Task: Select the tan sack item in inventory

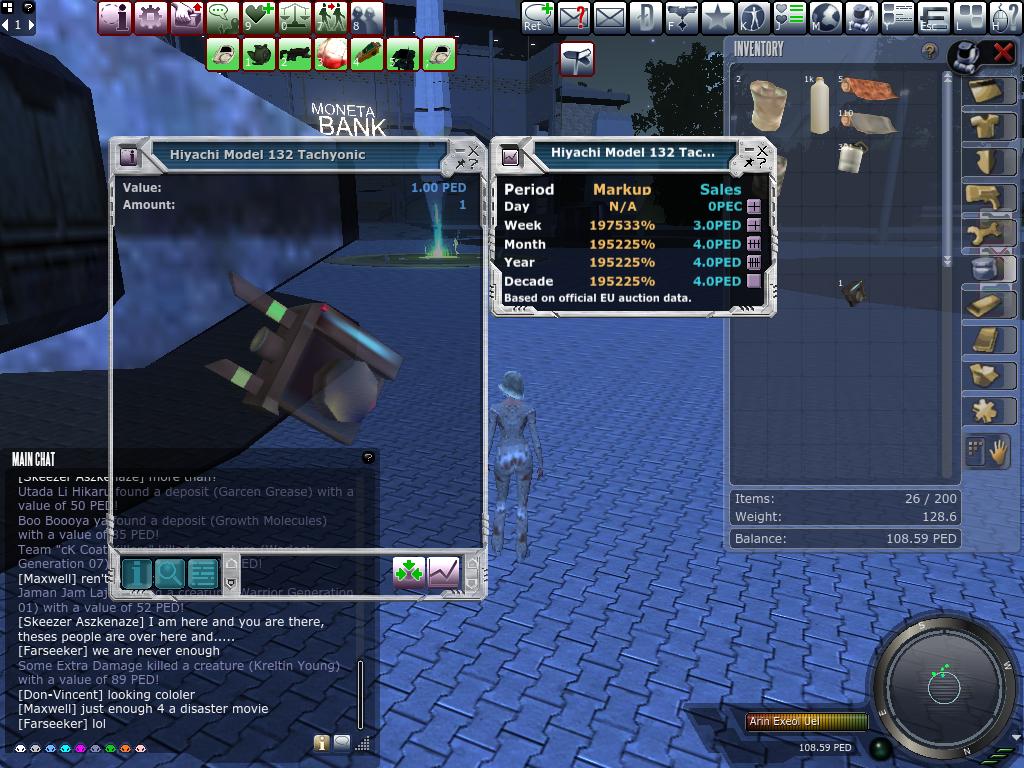Action: click(768, 106)
